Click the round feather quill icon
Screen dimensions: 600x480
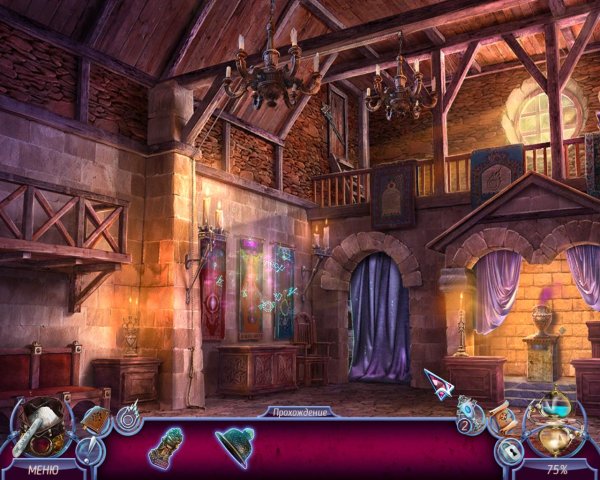90,451
